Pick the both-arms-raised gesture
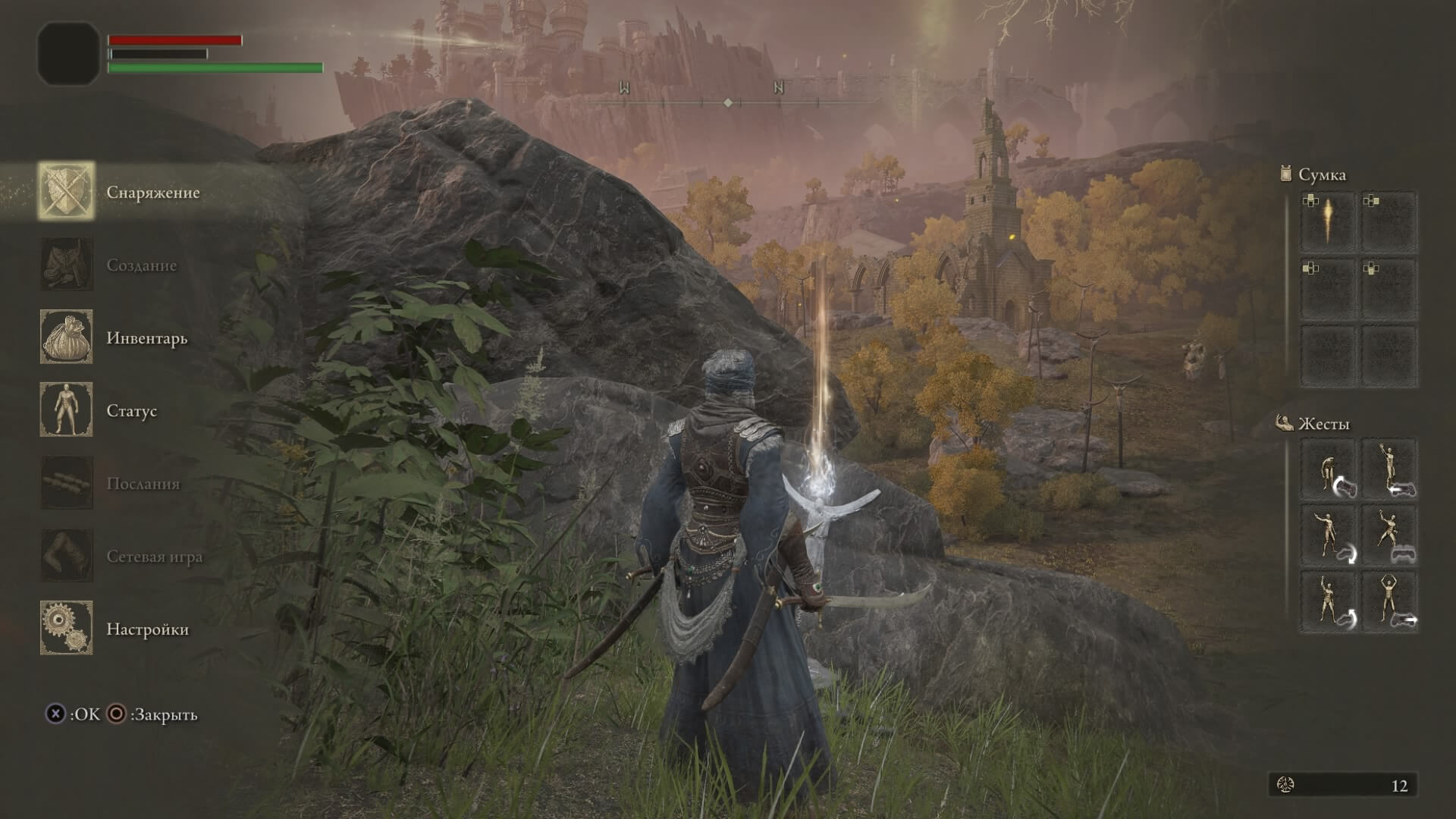Viewport: 1456px width, 819px height. 1390,602
